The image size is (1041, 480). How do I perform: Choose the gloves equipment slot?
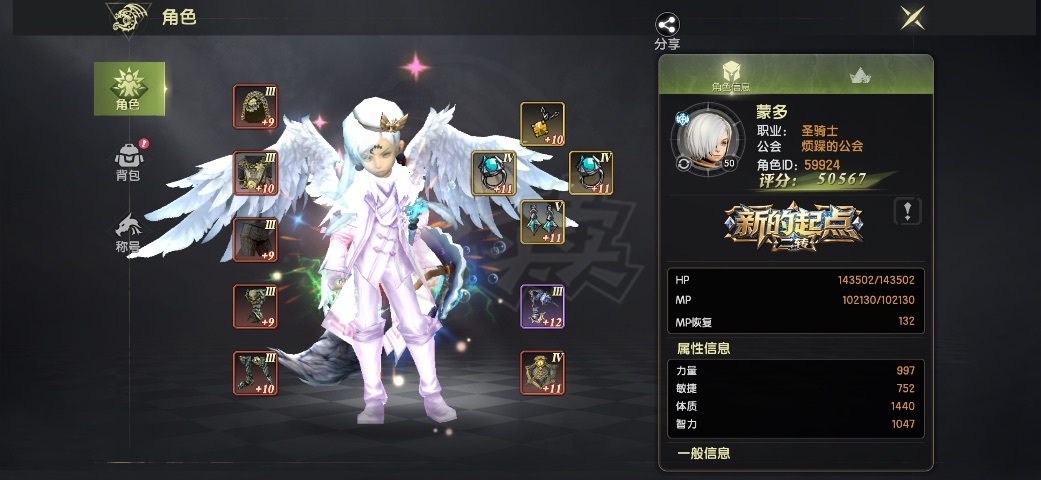coord(255,306)
